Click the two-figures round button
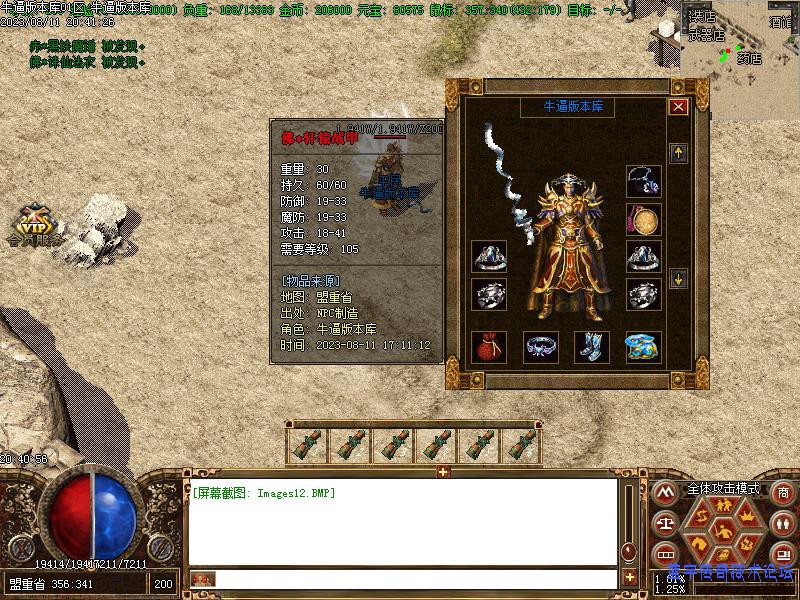 pos(783,523)
